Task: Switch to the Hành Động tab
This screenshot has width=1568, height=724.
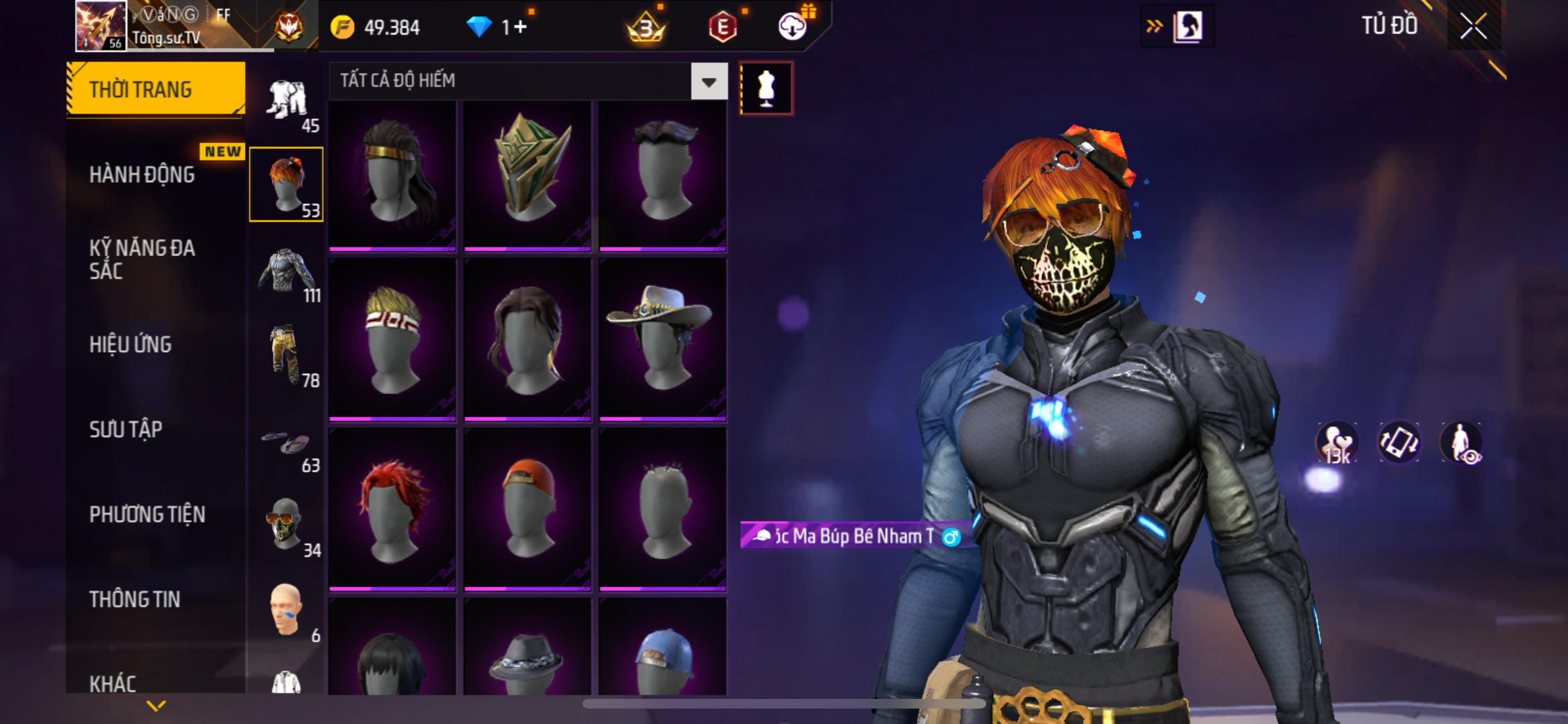Action: tap(142, 174)
